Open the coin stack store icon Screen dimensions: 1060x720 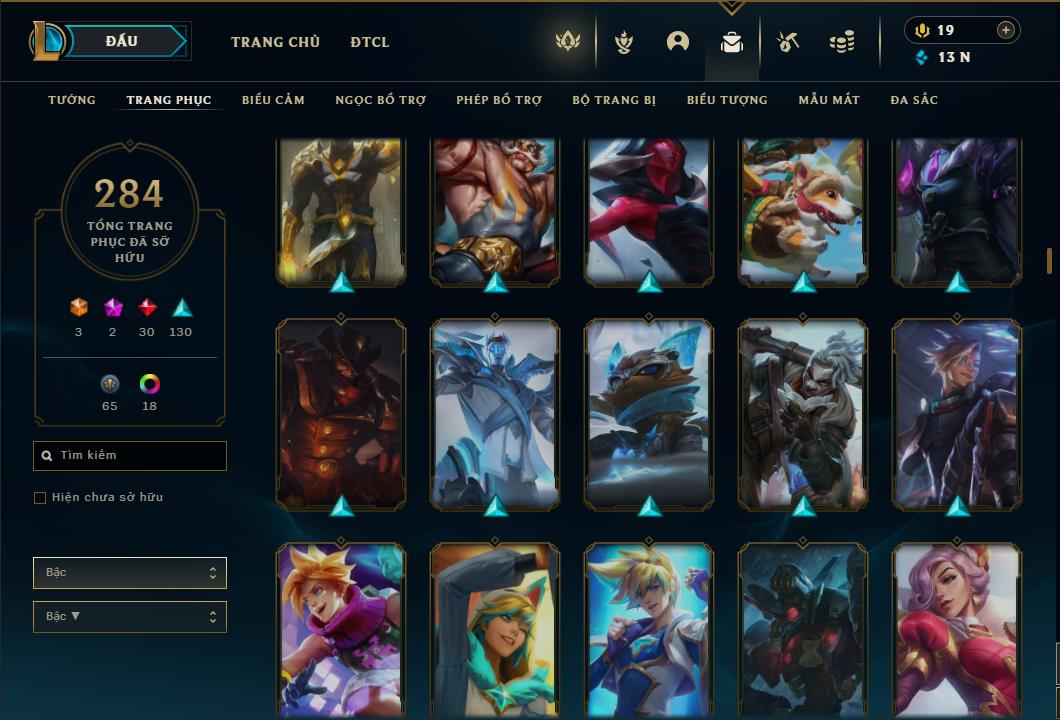842,42
